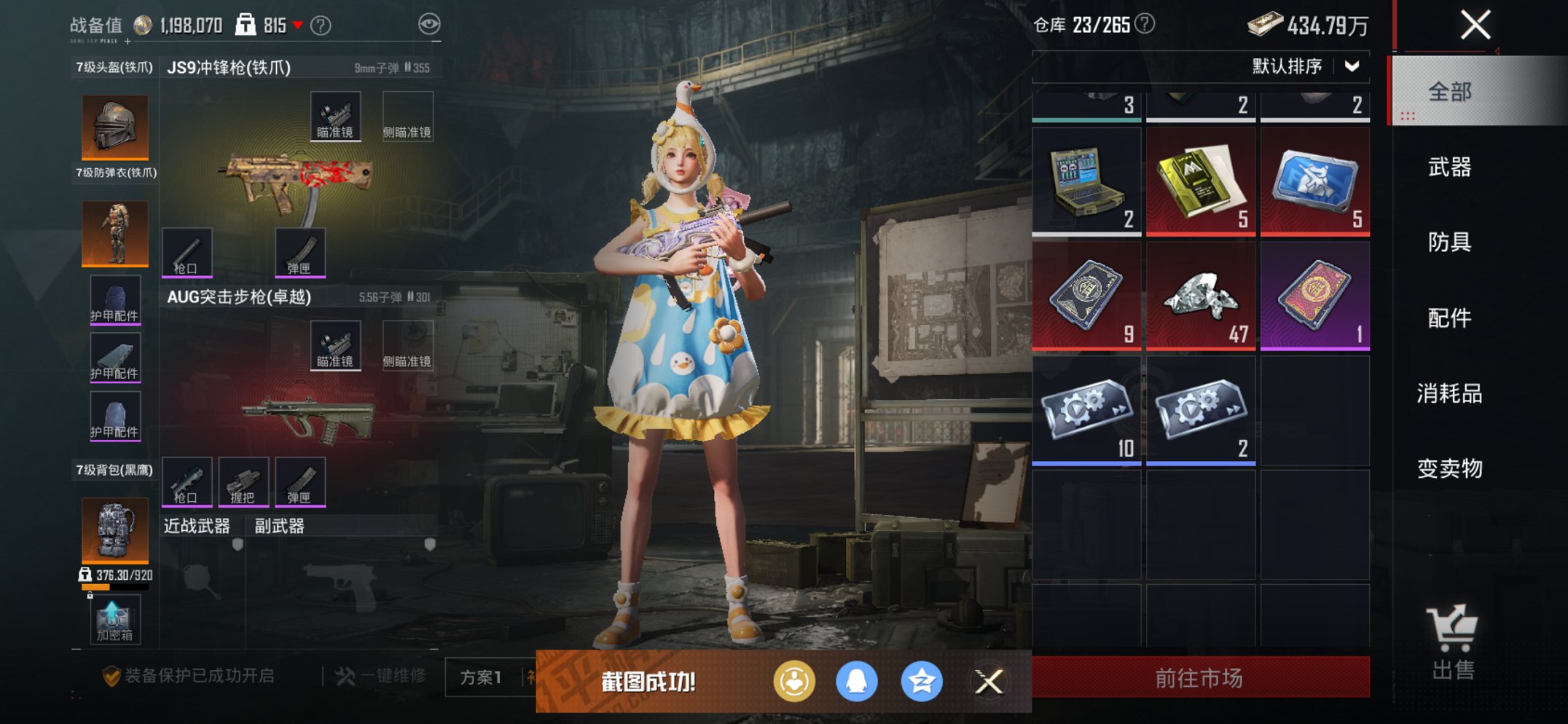The width and height of the screenshot is (1568, 724).
Task: Expand the red arrow beside weight 815
Action: tap(298, 24)
